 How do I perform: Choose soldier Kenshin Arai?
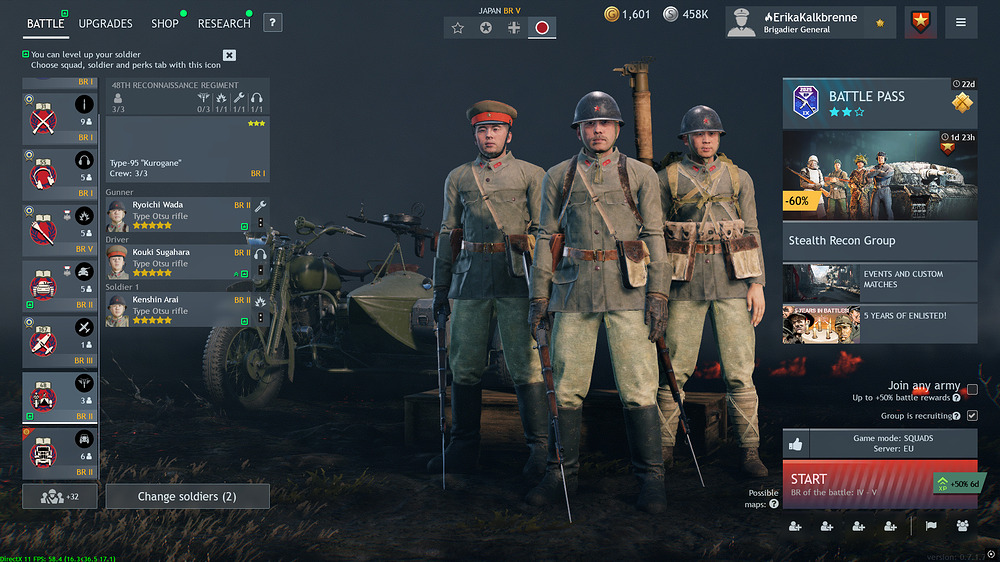(175, 306)
